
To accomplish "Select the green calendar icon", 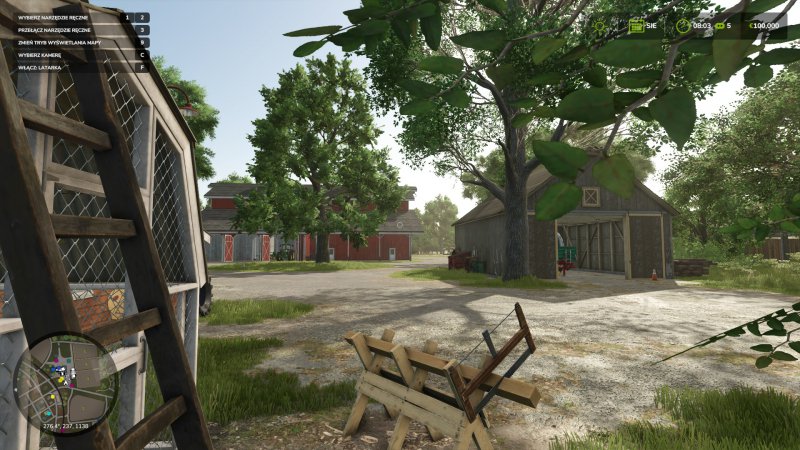I will [x=636, y=26].
